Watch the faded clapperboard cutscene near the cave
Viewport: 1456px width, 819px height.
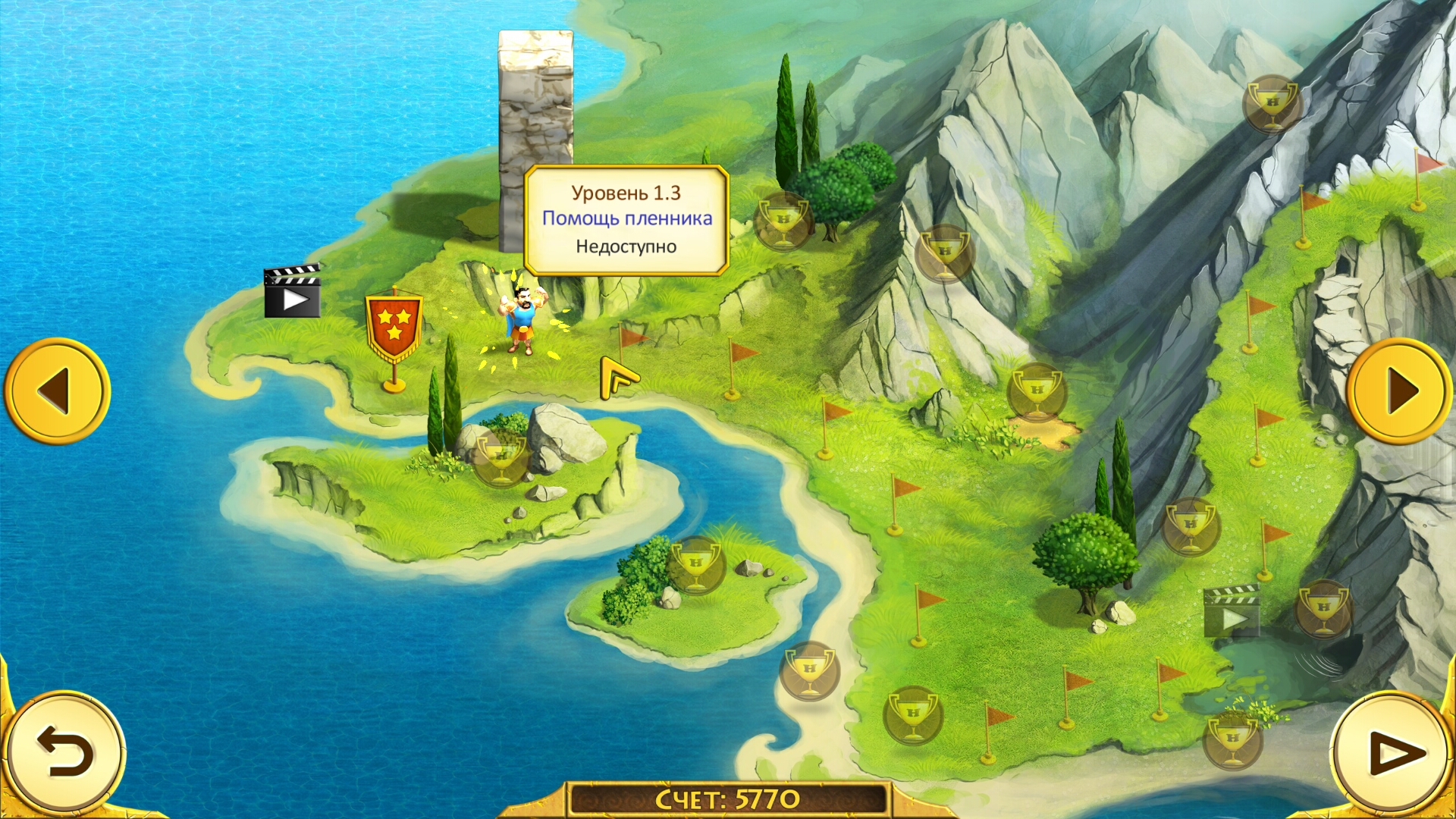click(1232, 611)
